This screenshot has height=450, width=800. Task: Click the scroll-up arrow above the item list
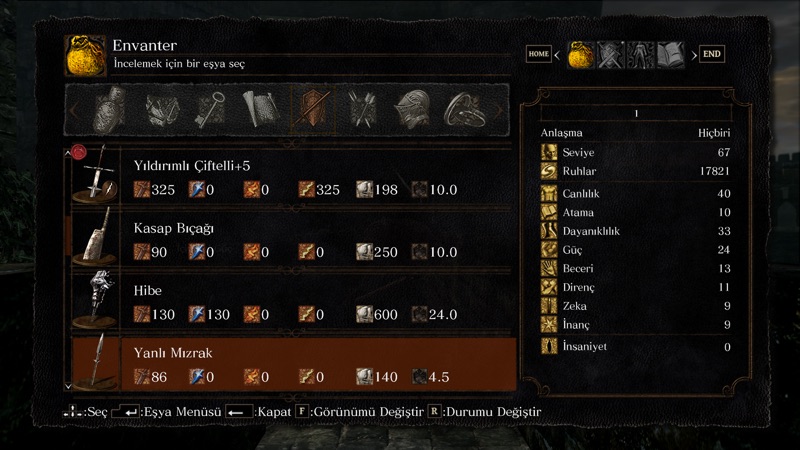68,153
